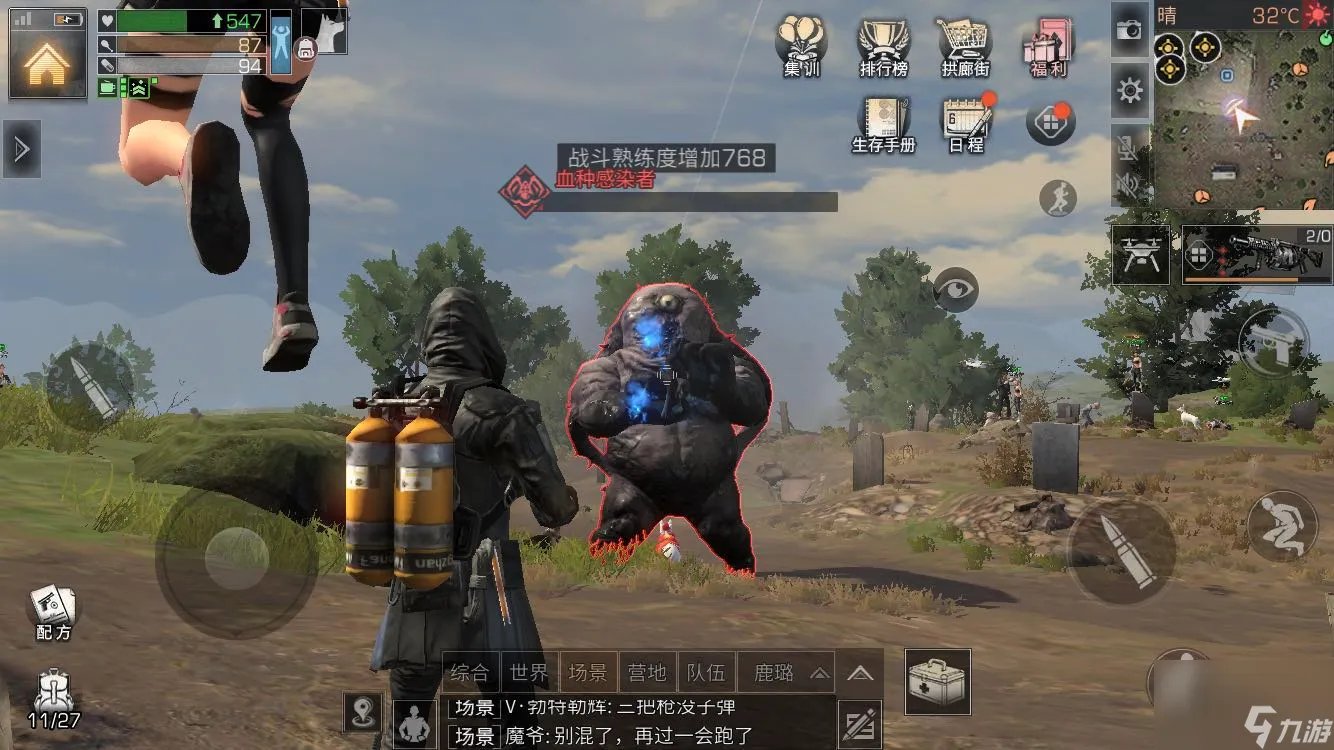Switch to the 营地 chat tab
The image size is (1334, 750).
(648, 671)
